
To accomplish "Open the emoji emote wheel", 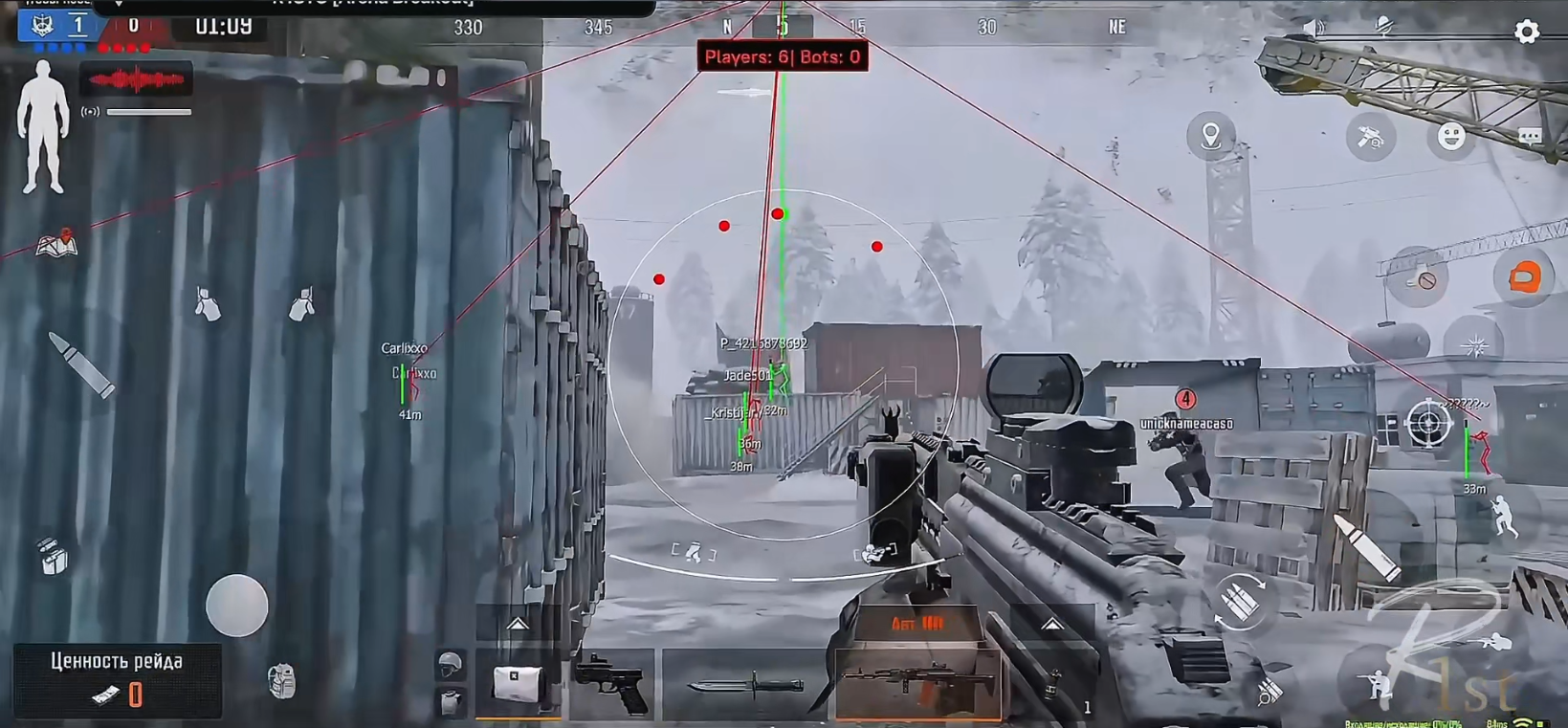I will point(1451,137).
